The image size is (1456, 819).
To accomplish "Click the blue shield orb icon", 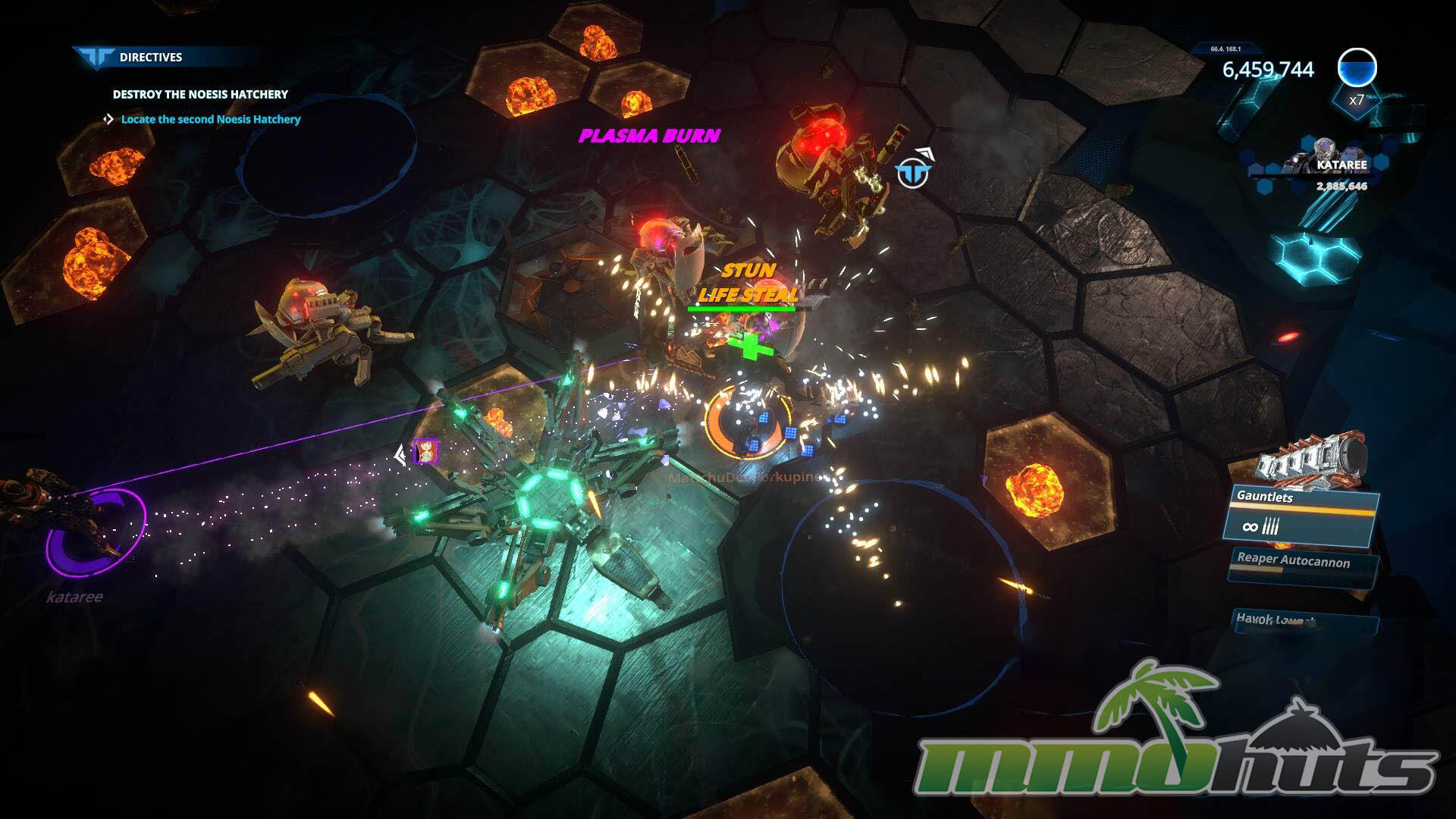I will click(x=1357, y=68).
